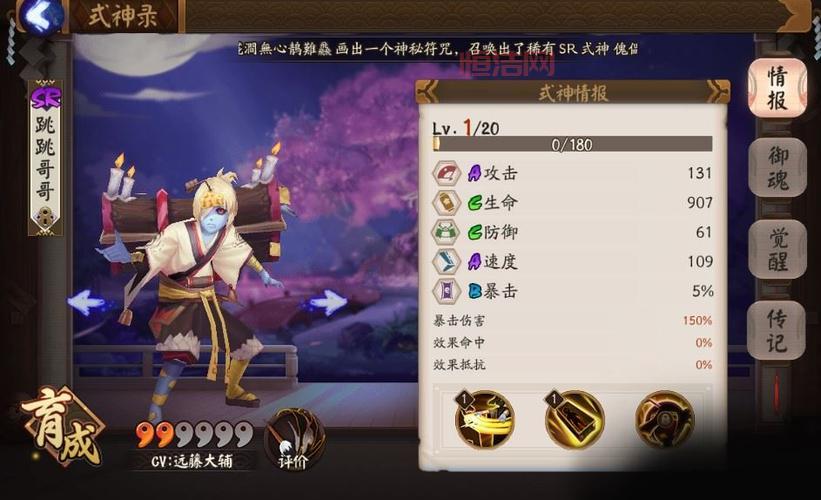Select the 觉醒 awakening tab
The image size is (821, 500).
(777, 249)
